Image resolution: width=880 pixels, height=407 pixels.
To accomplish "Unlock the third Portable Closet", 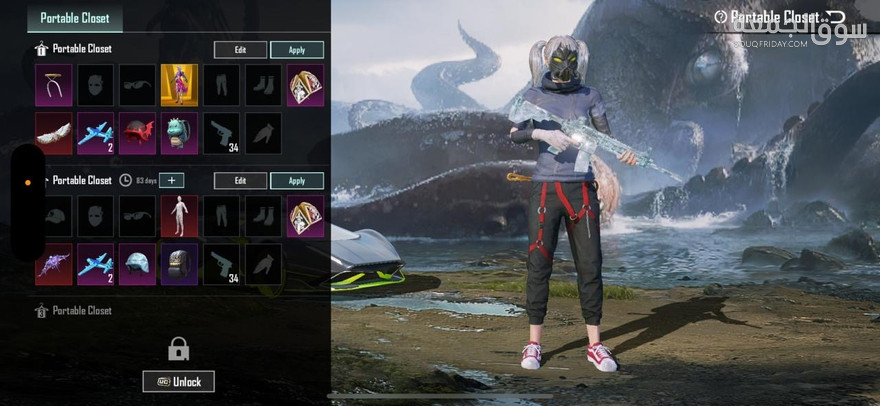I will [x=179, y=381].
